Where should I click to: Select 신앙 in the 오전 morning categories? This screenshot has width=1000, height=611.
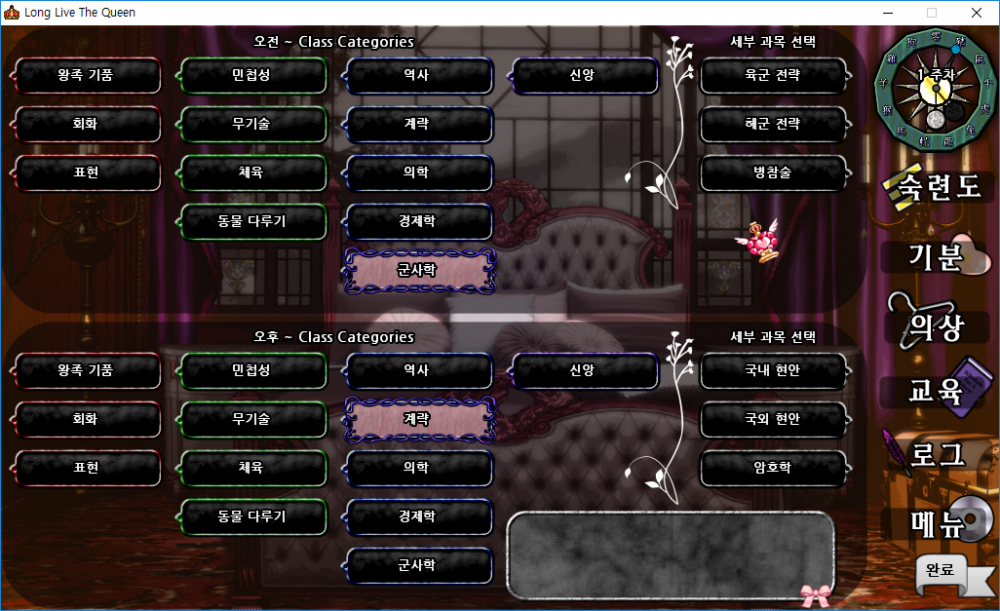(582, 75)
